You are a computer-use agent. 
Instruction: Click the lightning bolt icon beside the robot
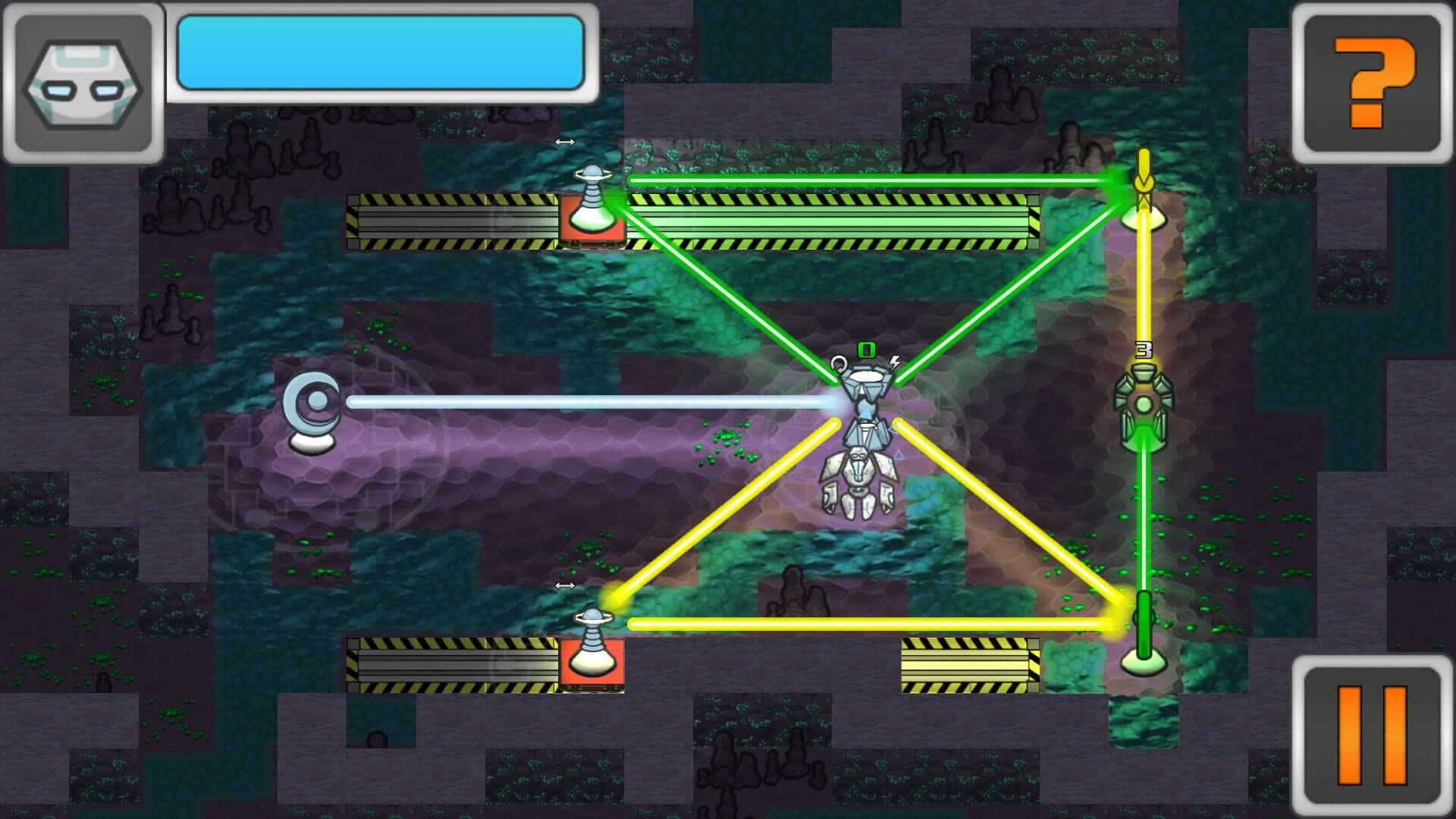895,364
